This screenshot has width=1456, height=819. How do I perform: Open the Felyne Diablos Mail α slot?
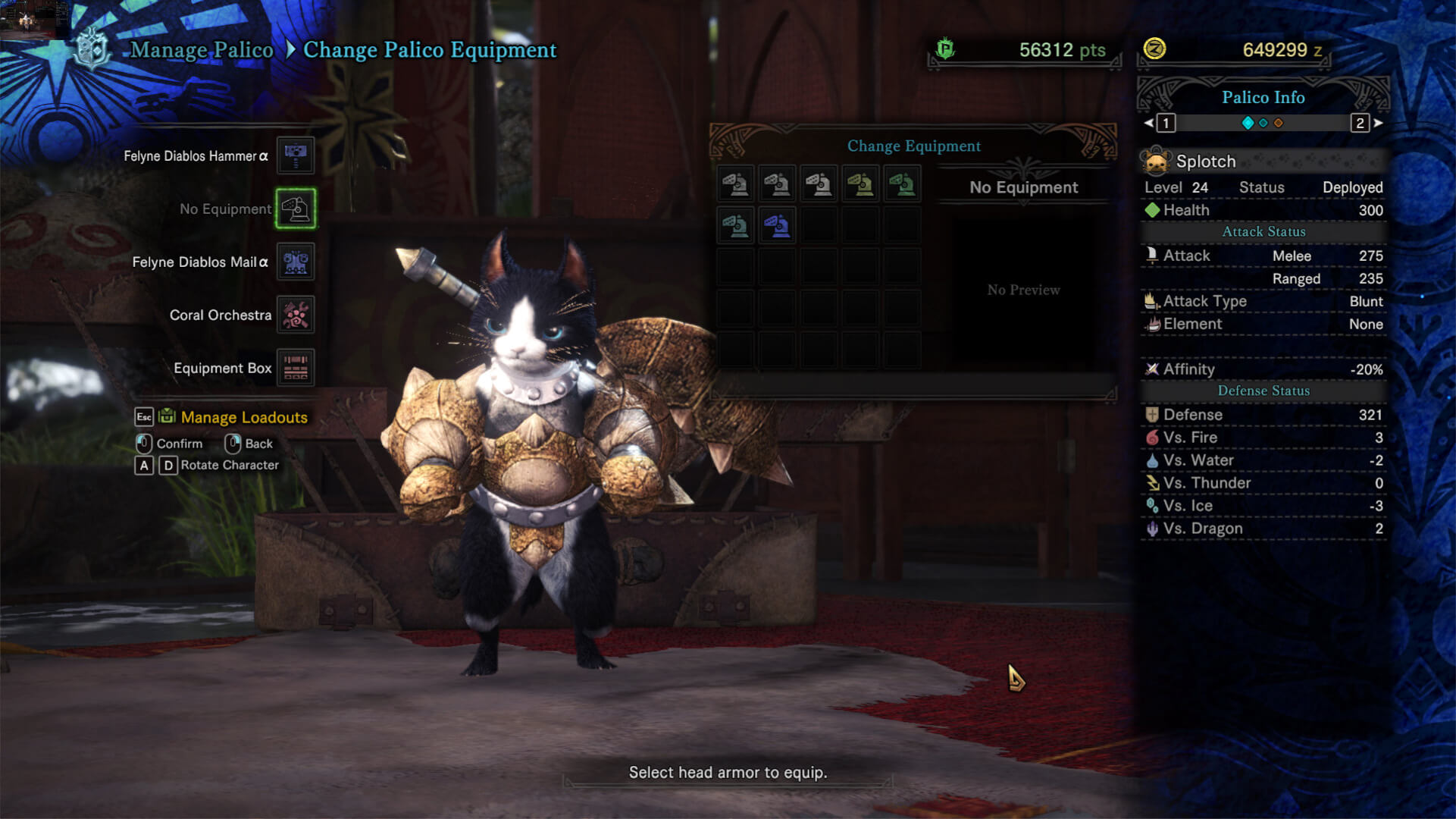point(295,262)
